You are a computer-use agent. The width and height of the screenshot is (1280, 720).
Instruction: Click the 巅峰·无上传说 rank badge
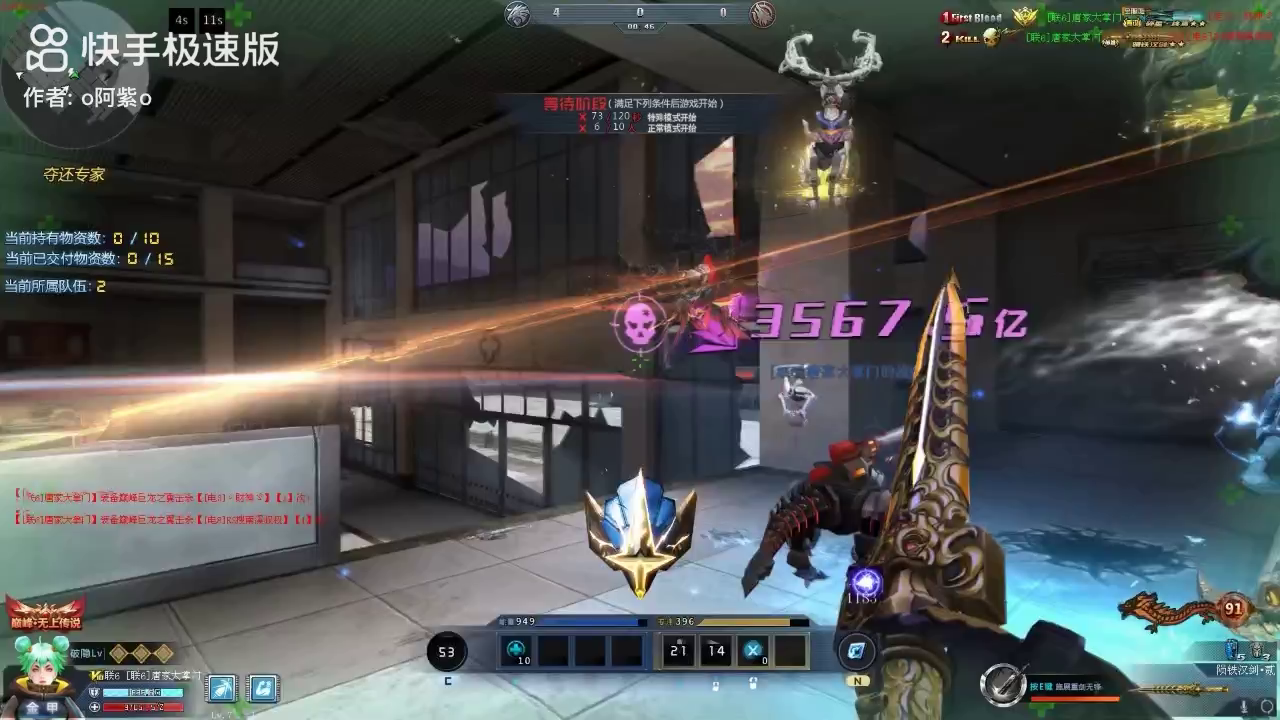(45, 615)
